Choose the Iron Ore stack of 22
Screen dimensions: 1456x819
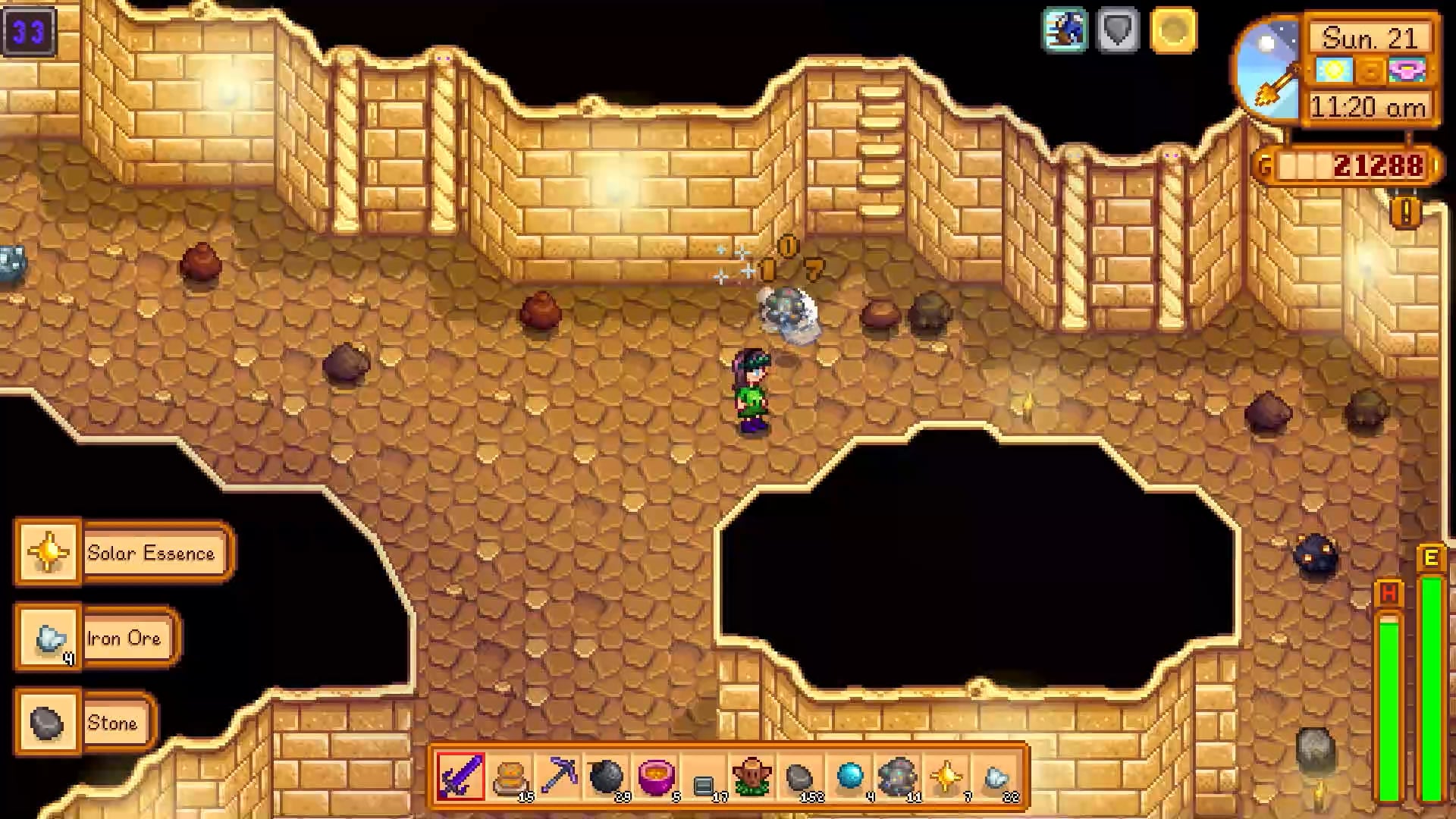tap(995, 777)
